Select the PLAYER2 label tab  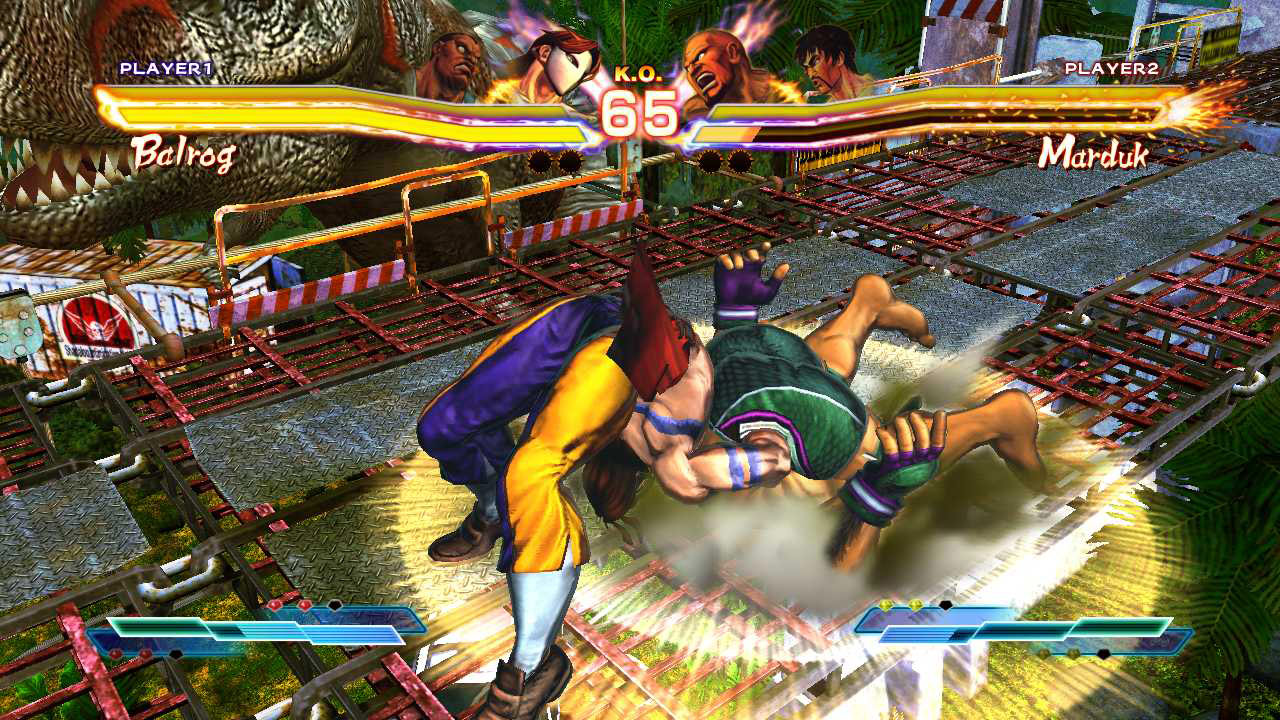(1110, 70)
